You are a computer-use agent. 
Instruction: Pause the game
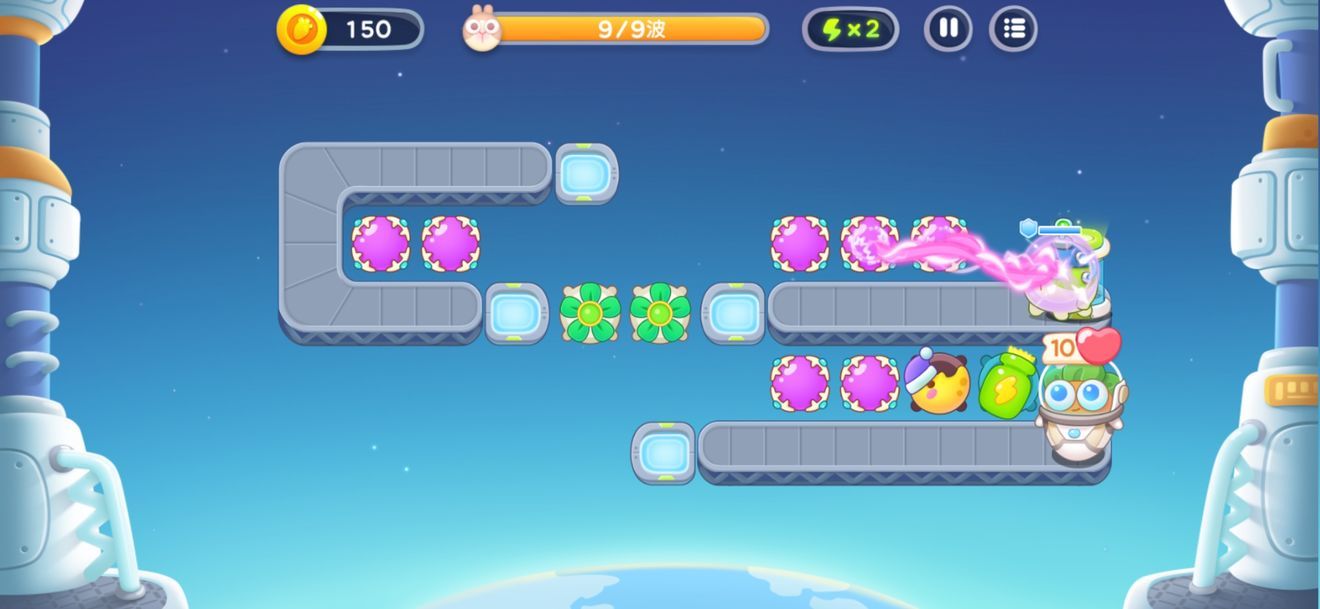[x=947, y=29]
